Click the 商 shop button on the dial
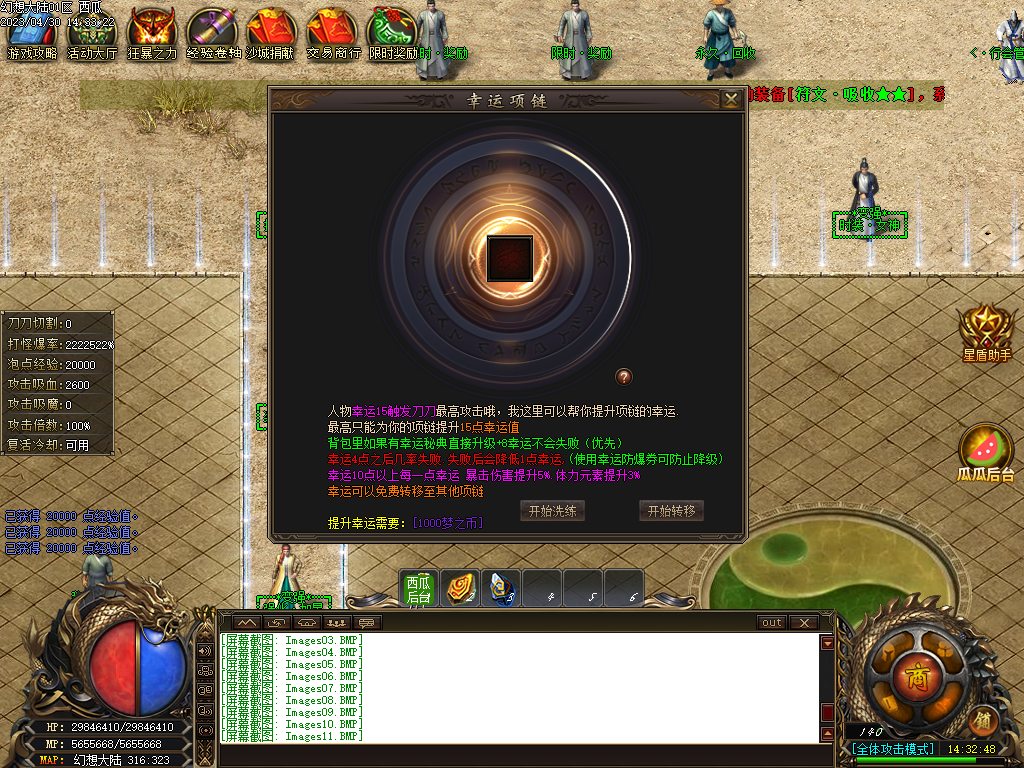 click(x=916, y=677)
